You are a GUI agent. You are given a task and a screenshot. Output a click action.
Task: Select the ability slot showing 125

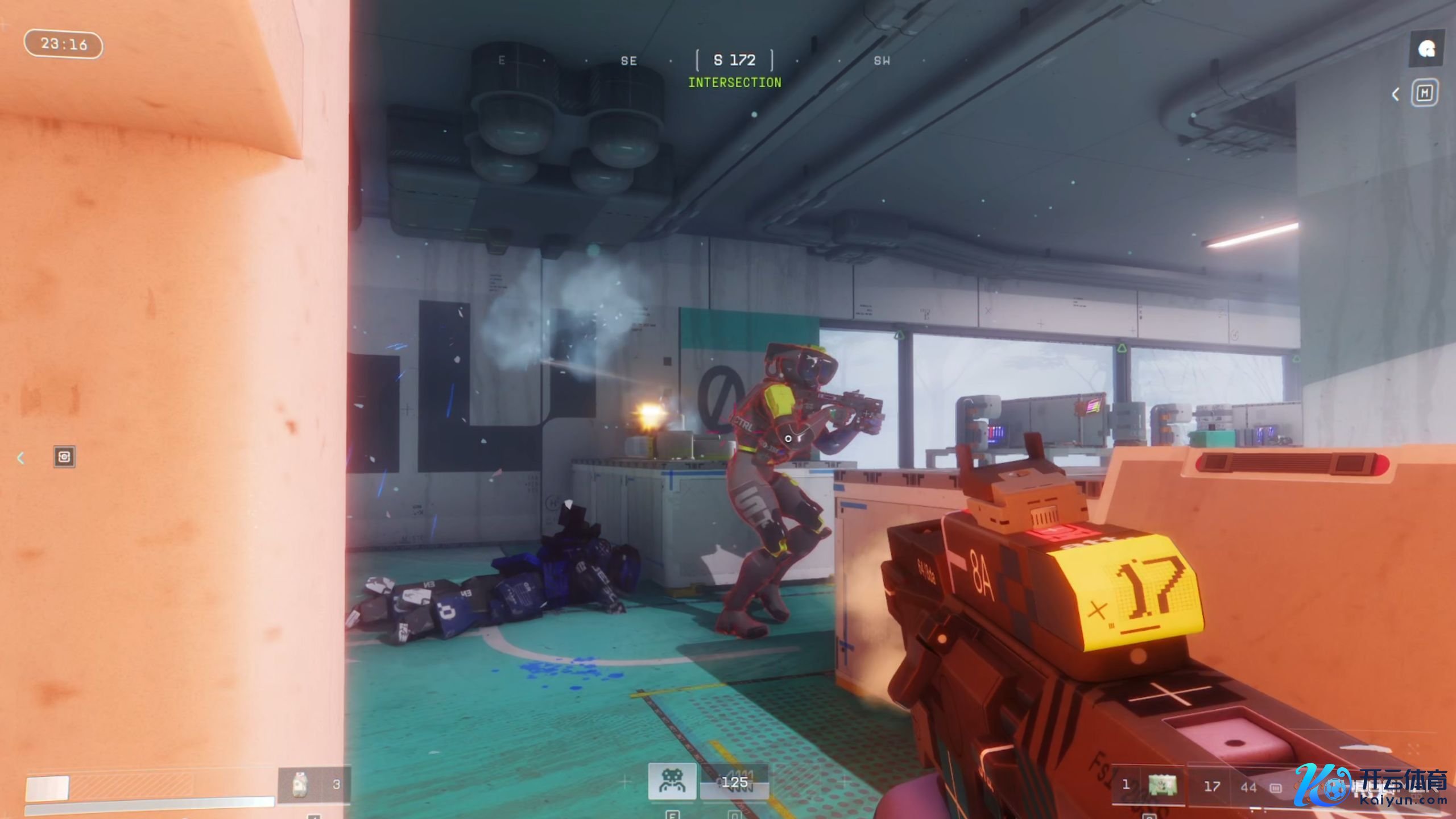coord(734,783)
